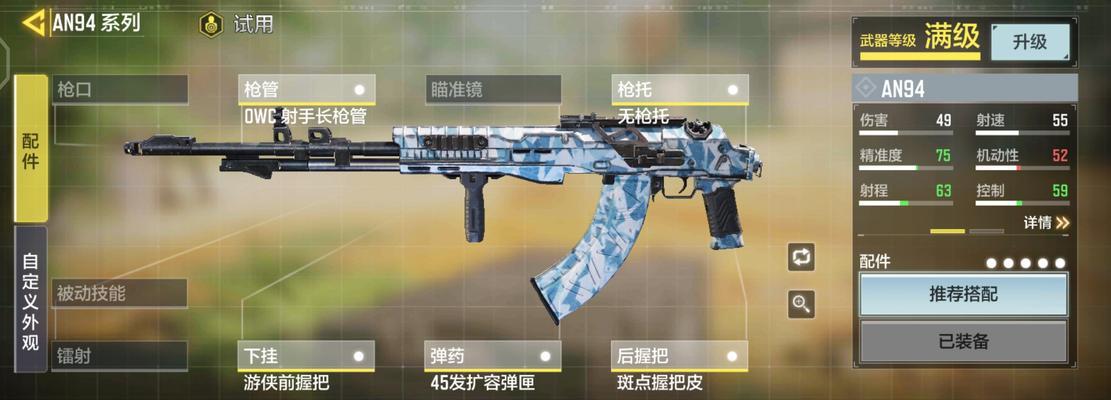The image size is (1111, 400).
Task: Select the 枪托 stock attachment slot
Action: tap(680, 89)
